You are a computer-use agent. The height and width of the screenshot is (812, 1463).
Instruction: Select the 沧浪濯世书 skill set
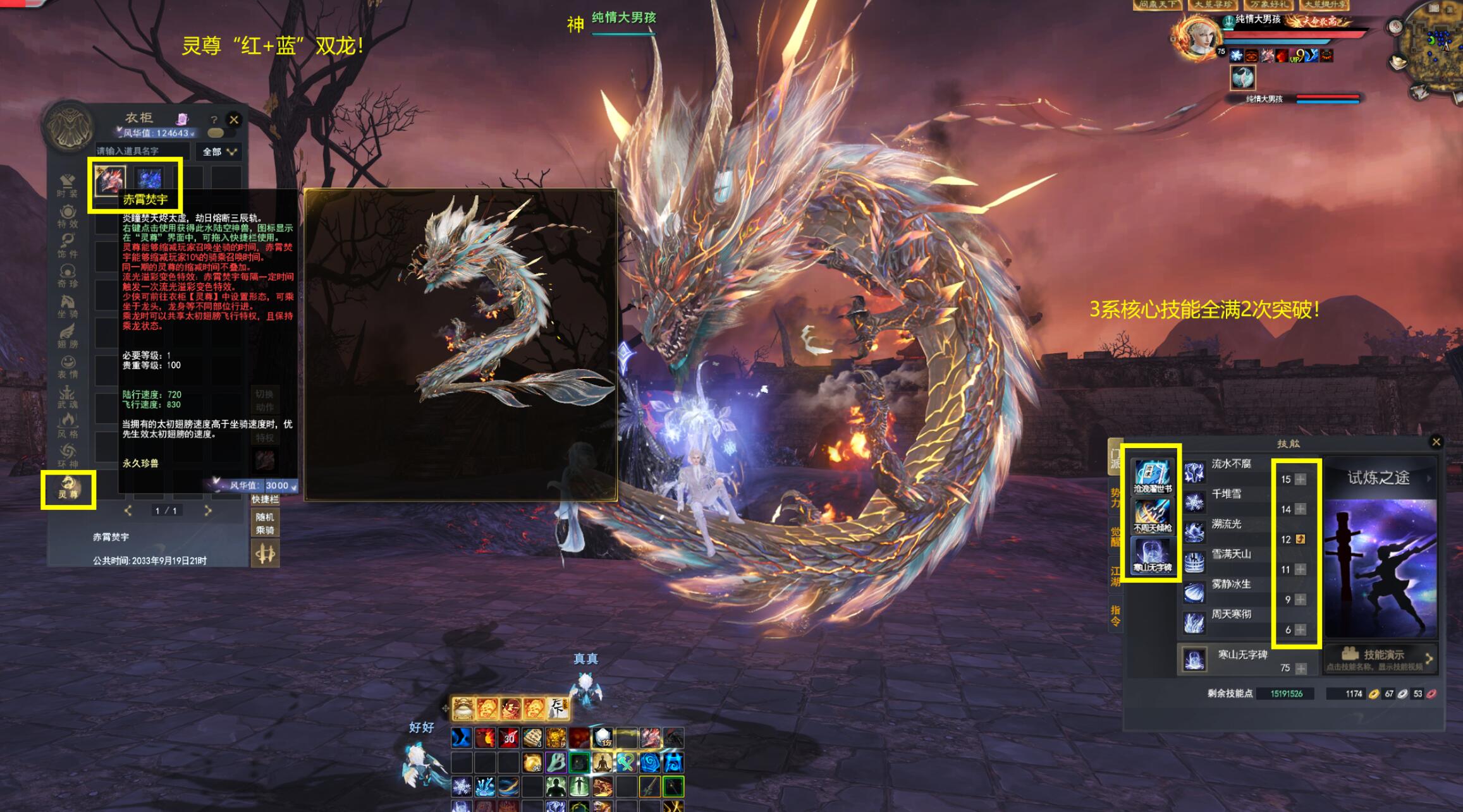tap(1152, 476)
